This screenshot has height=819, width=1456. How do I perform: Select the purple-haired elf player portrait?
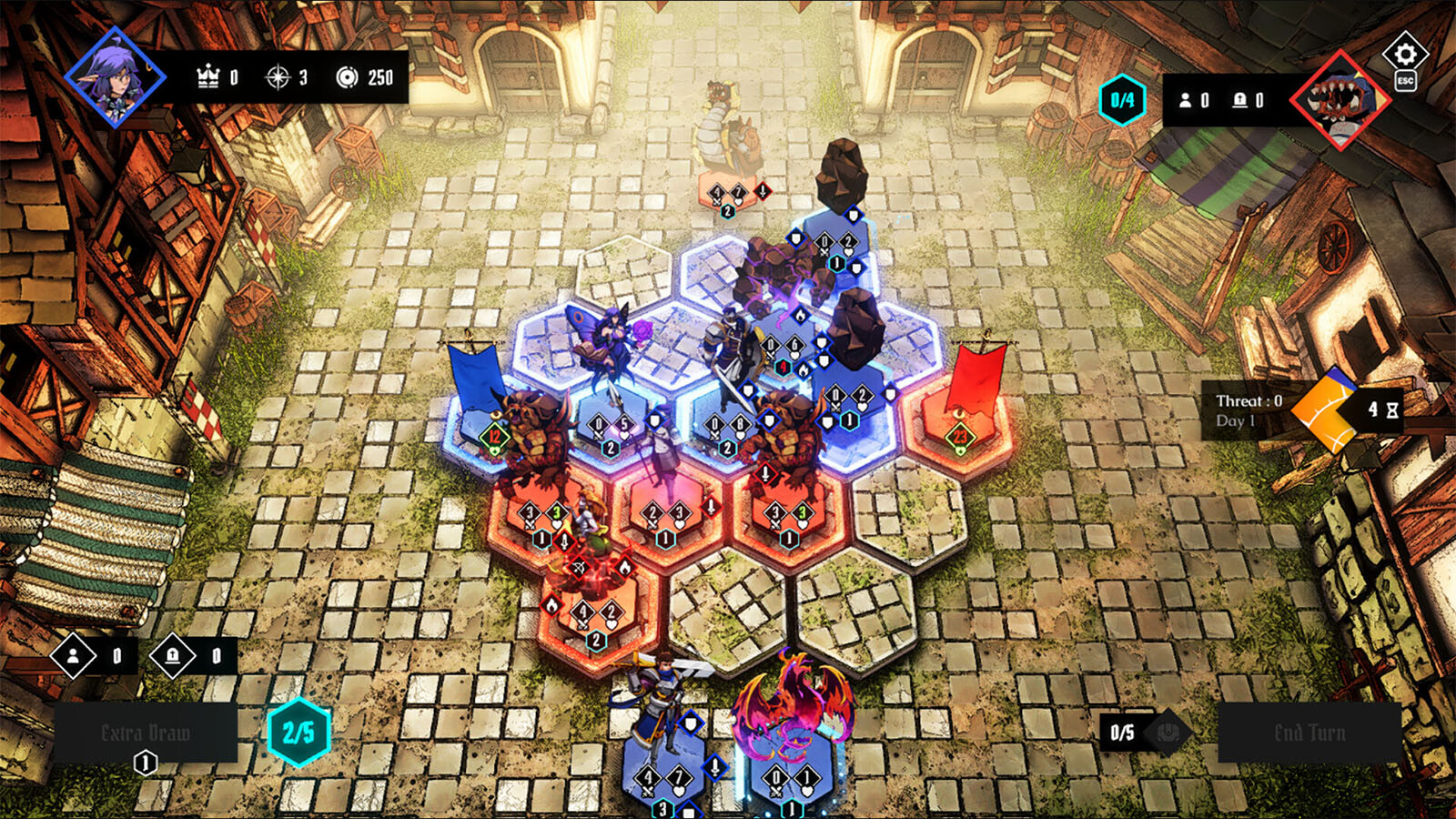tap(115, 77)
